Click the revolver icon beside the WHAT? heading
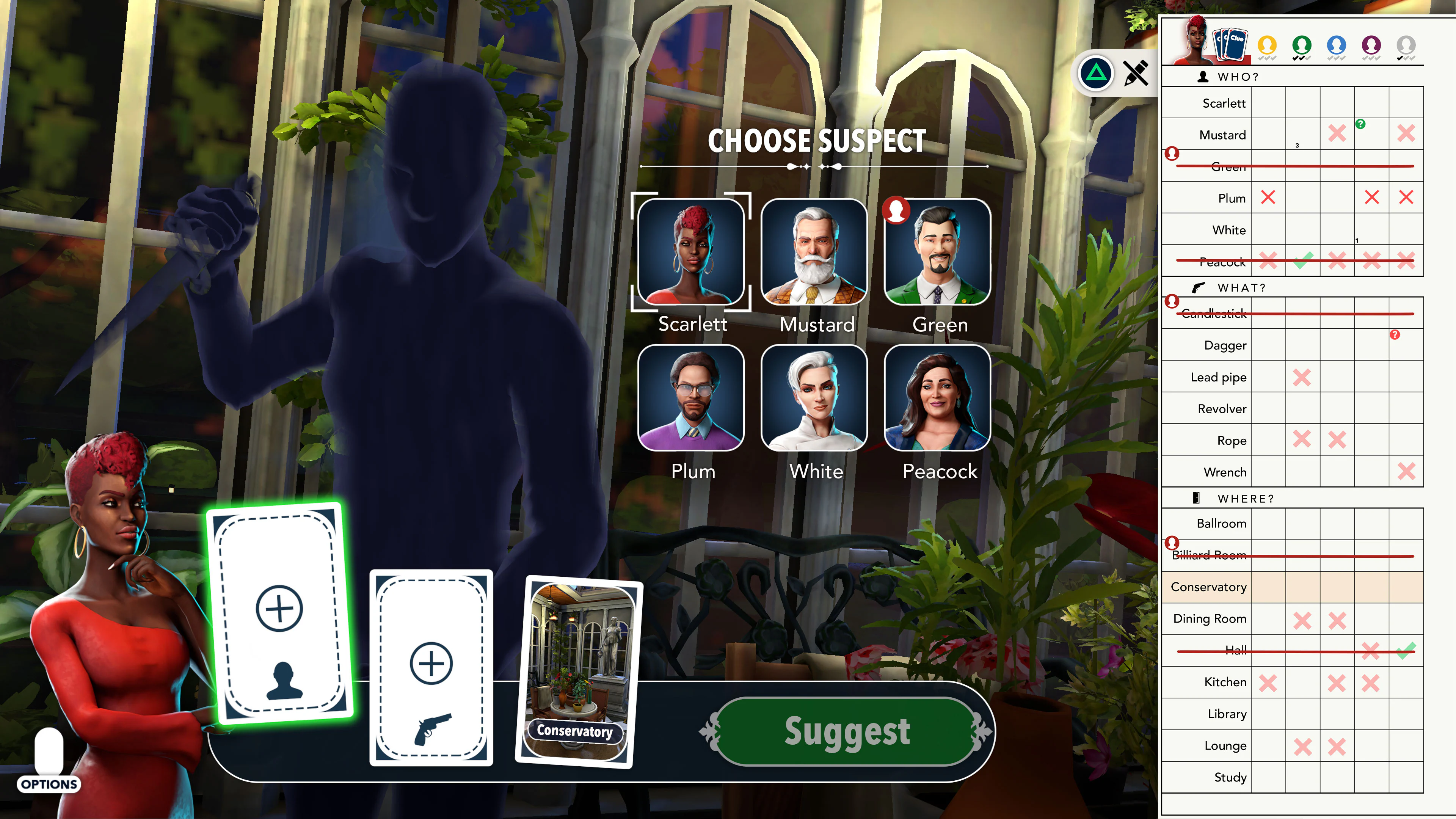The height and width of the screenshot is (819, 1456). click(1199, 287)
